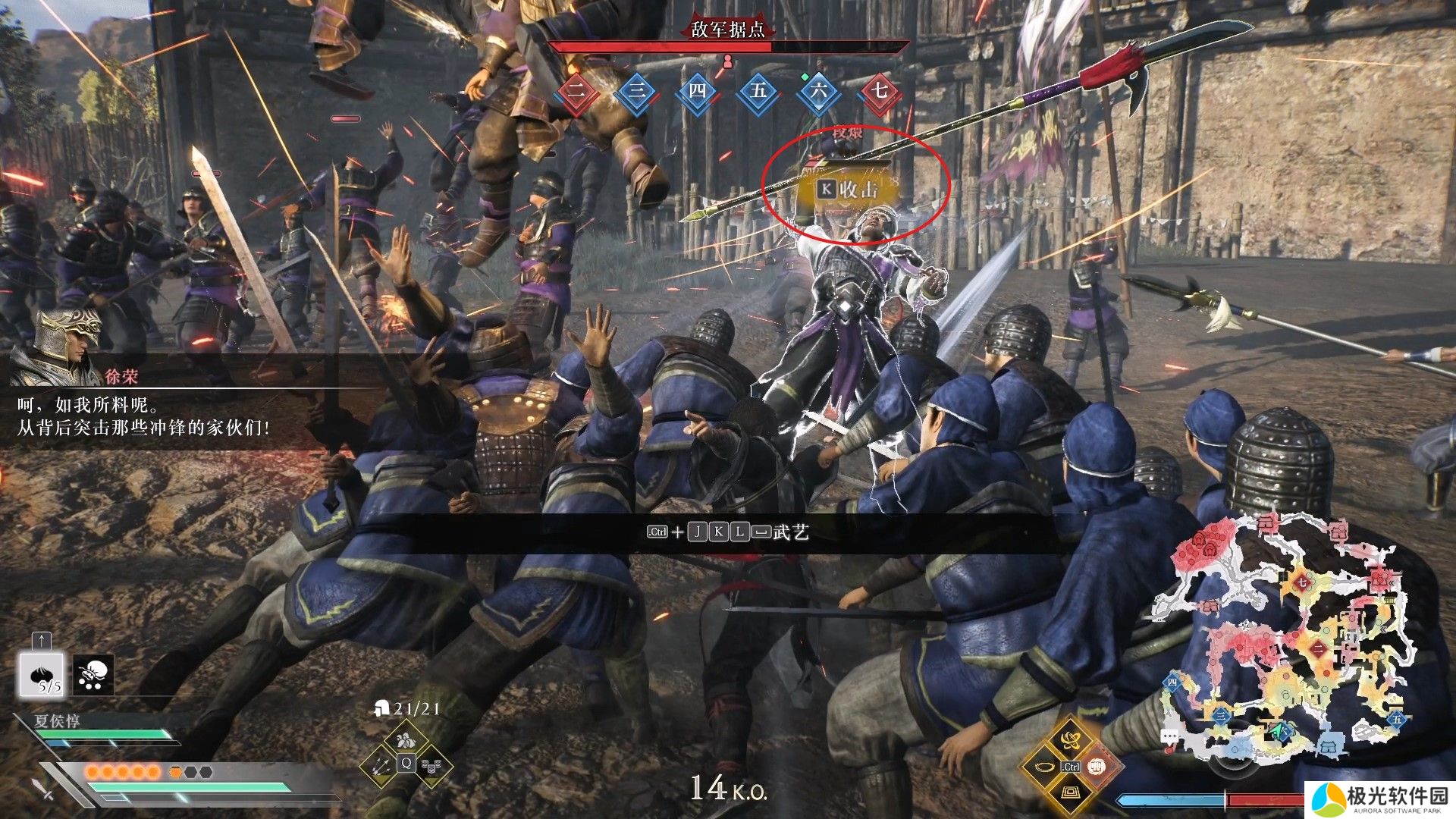
Task: Use the ring-shaped battle art
Action: 1043,767
